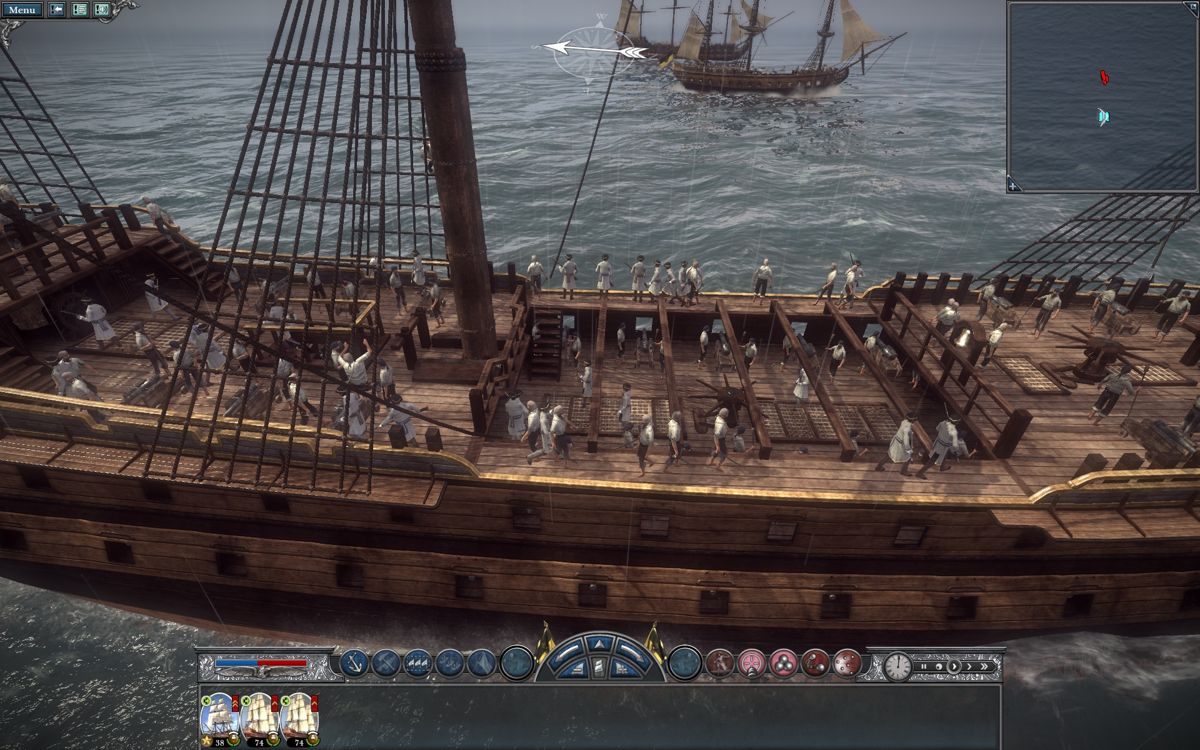The height and width of the screenshot is (750, 1200).
Task: Choose the three cannonballs grape shot icon
Action: 783,662
